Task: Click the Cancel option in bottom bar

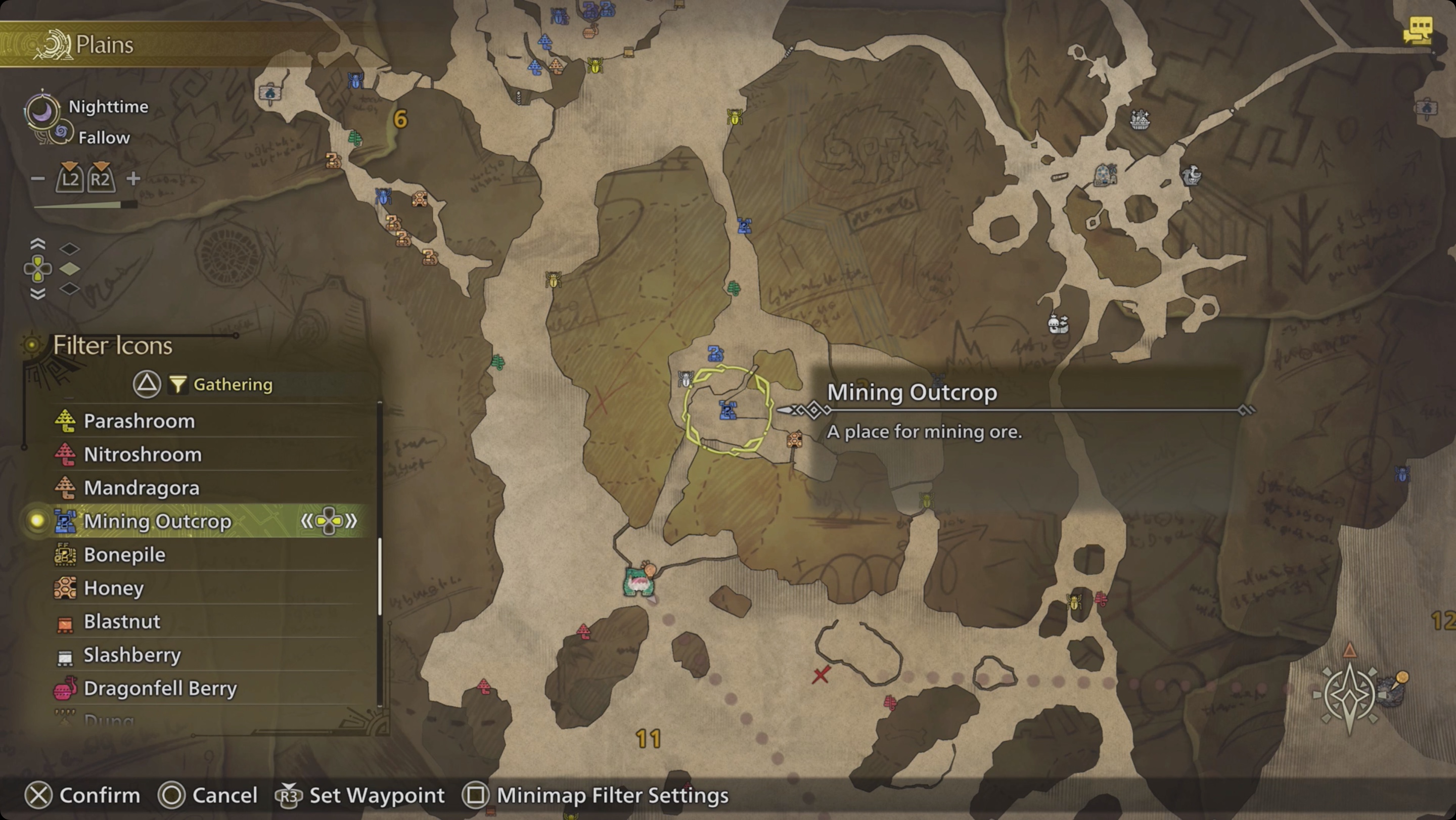Action: 207,795
